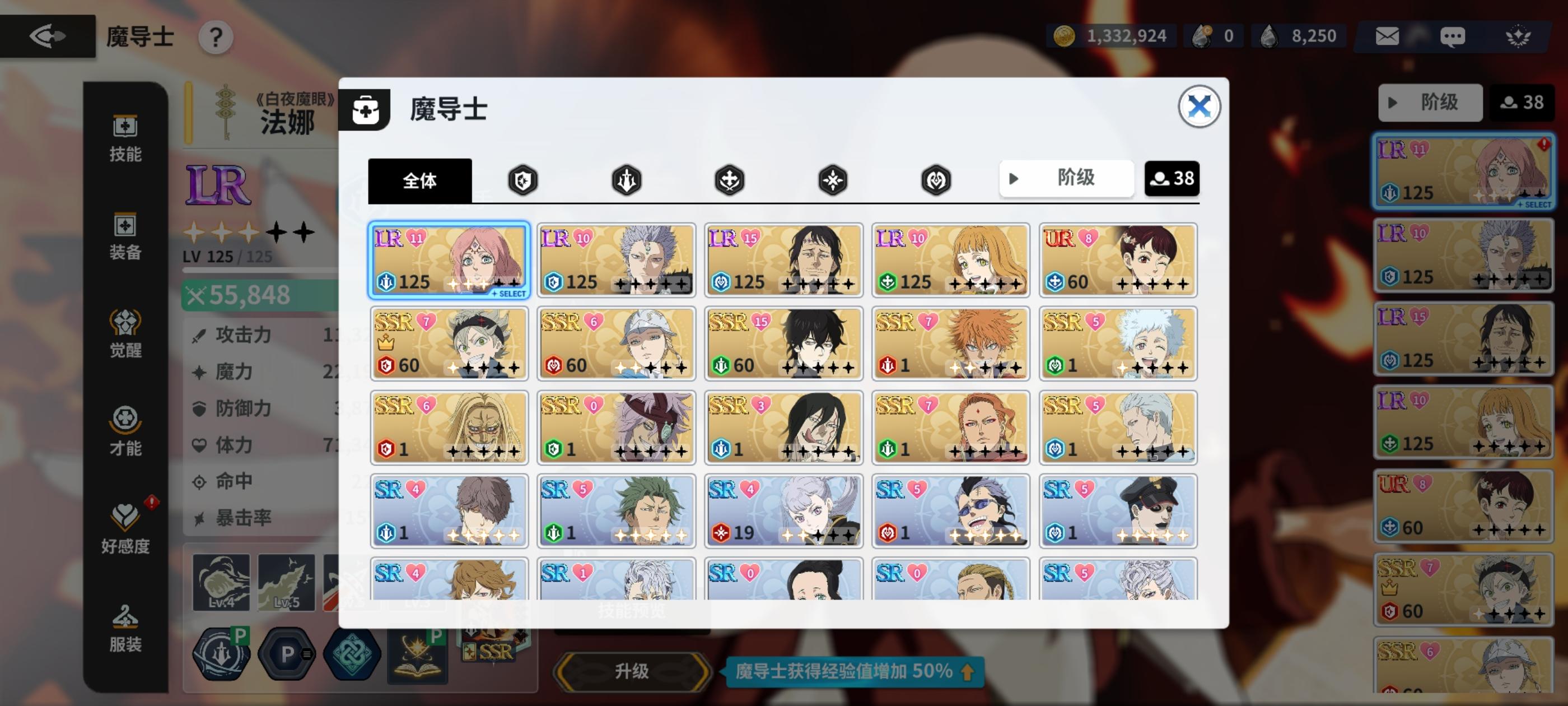This screenshot has width=1568, height=706.
Task: Select the Asta SSR character card
Action: point(450,344)
